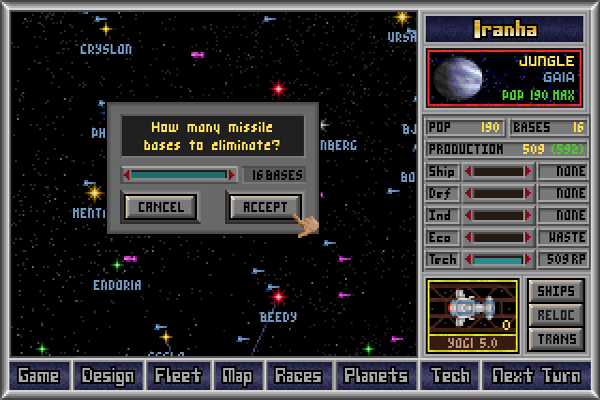
Task: Open the Tech screen from the bottom bar
Action: pyautogui.click(x=450, y=376)
